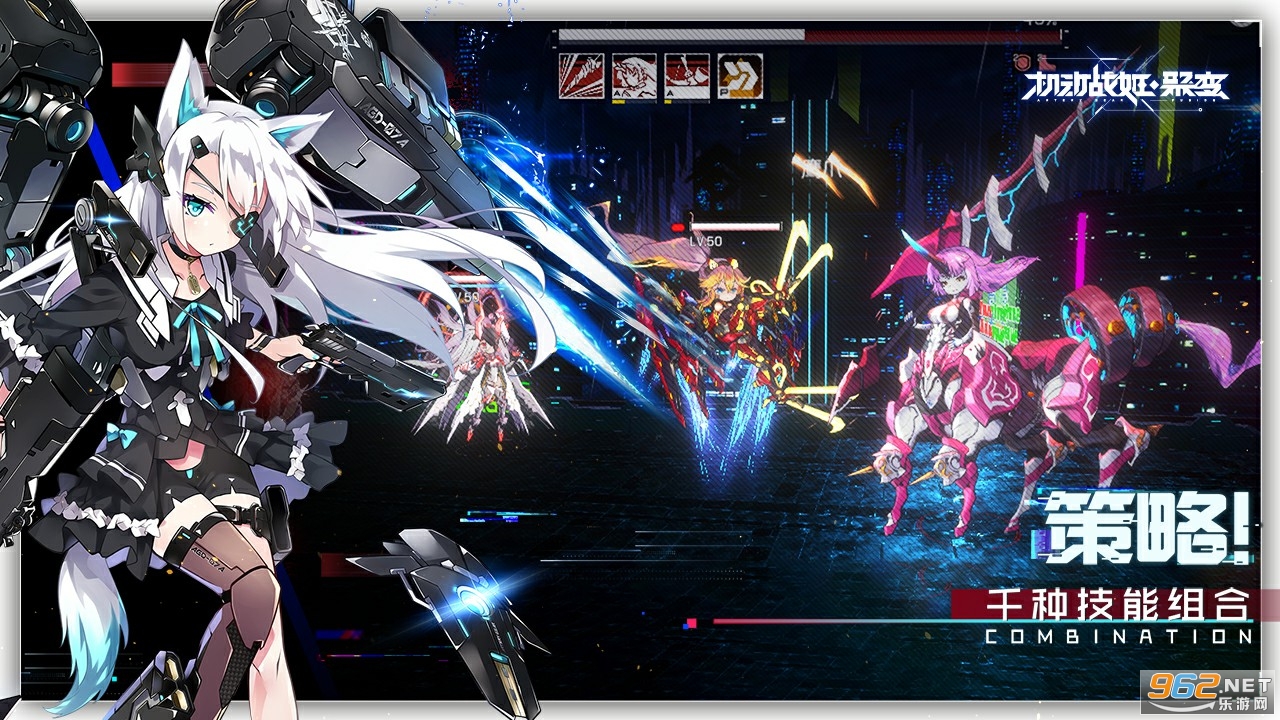Toggle the yellow charge indicator under skill A

coord(669,102)
